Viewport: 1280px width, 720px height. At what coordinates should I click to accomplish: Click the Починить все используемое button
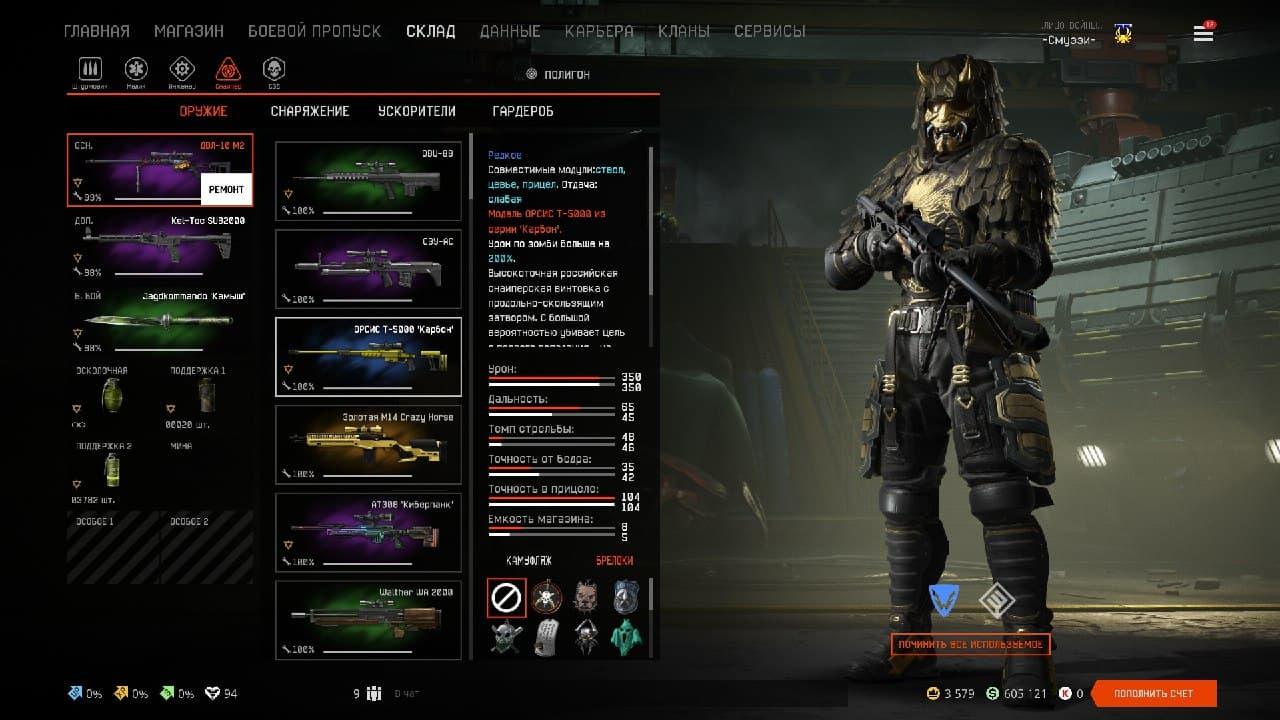(970, 644)
